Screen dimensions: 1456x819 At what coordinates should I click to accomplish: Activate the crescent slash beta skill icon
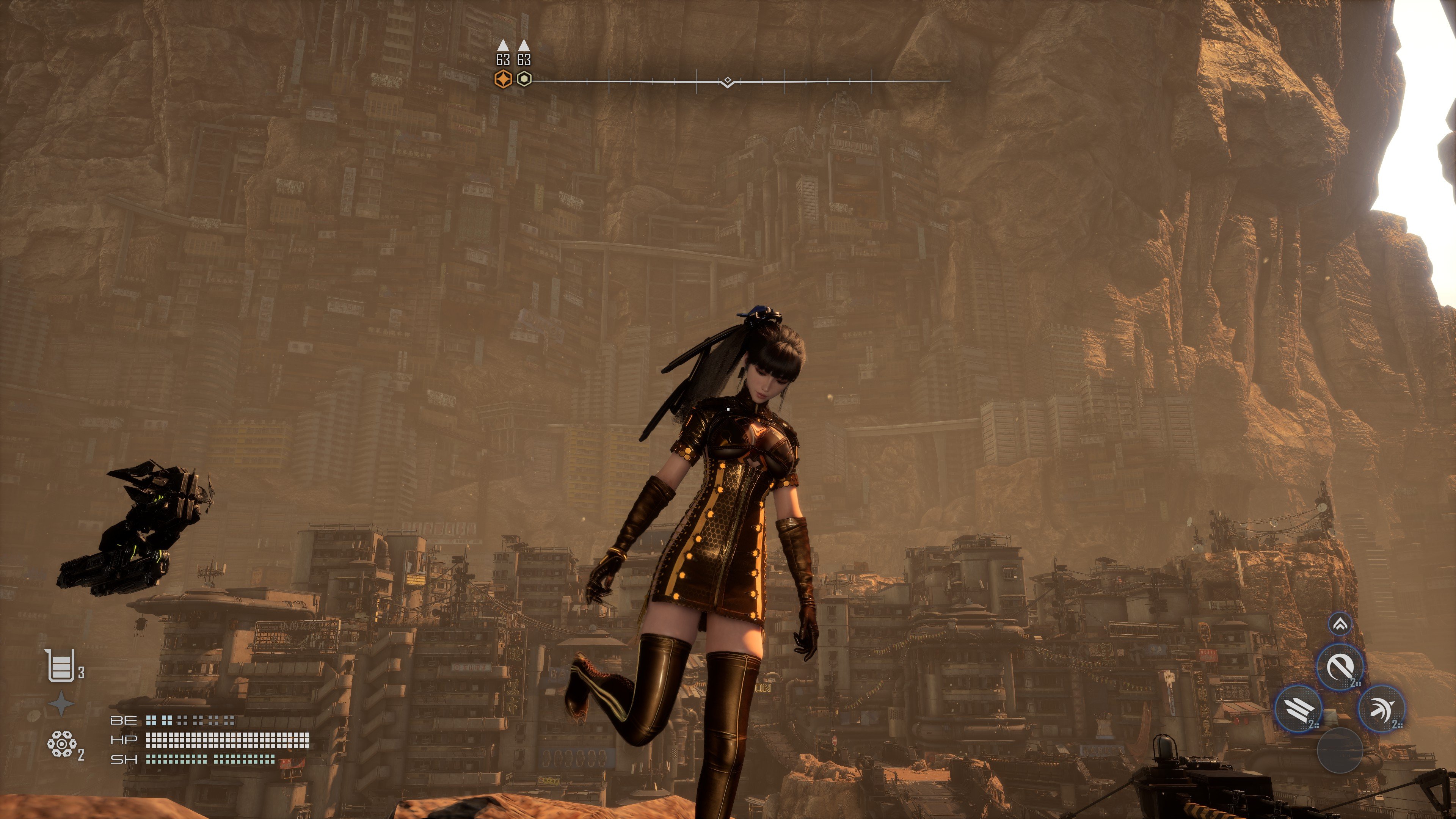point(1381,708)
